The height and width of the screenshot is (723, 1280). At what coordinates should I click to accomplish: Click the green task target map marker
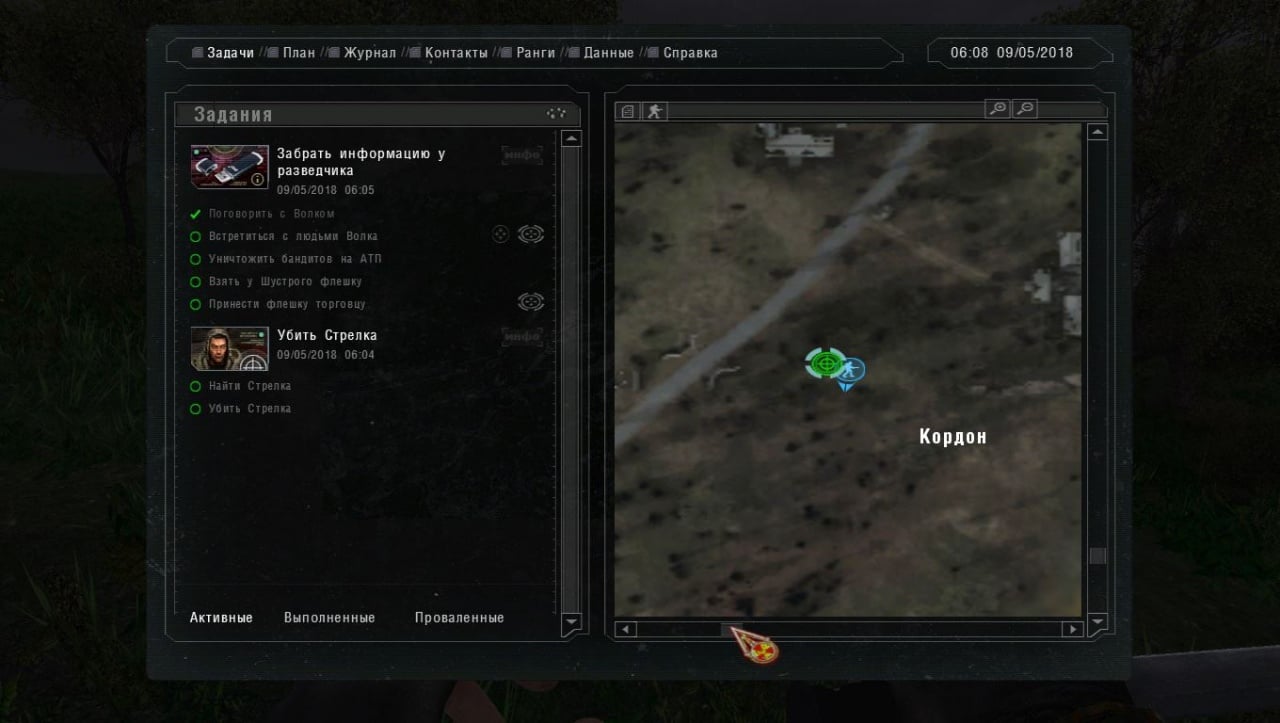[824, 363]
